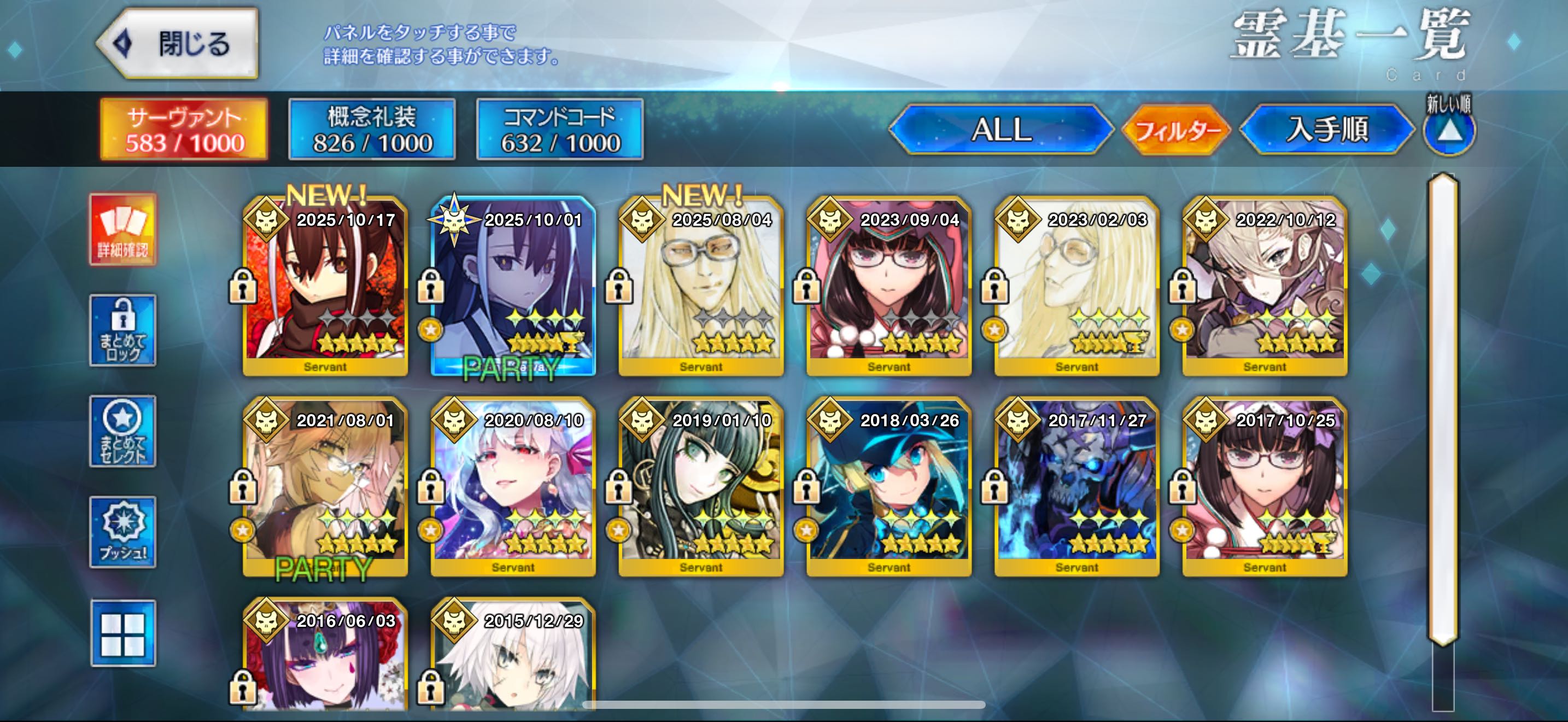
Task: Pick the PARTY servant dated 2025/10/01
Action: [x=513, y=286]
